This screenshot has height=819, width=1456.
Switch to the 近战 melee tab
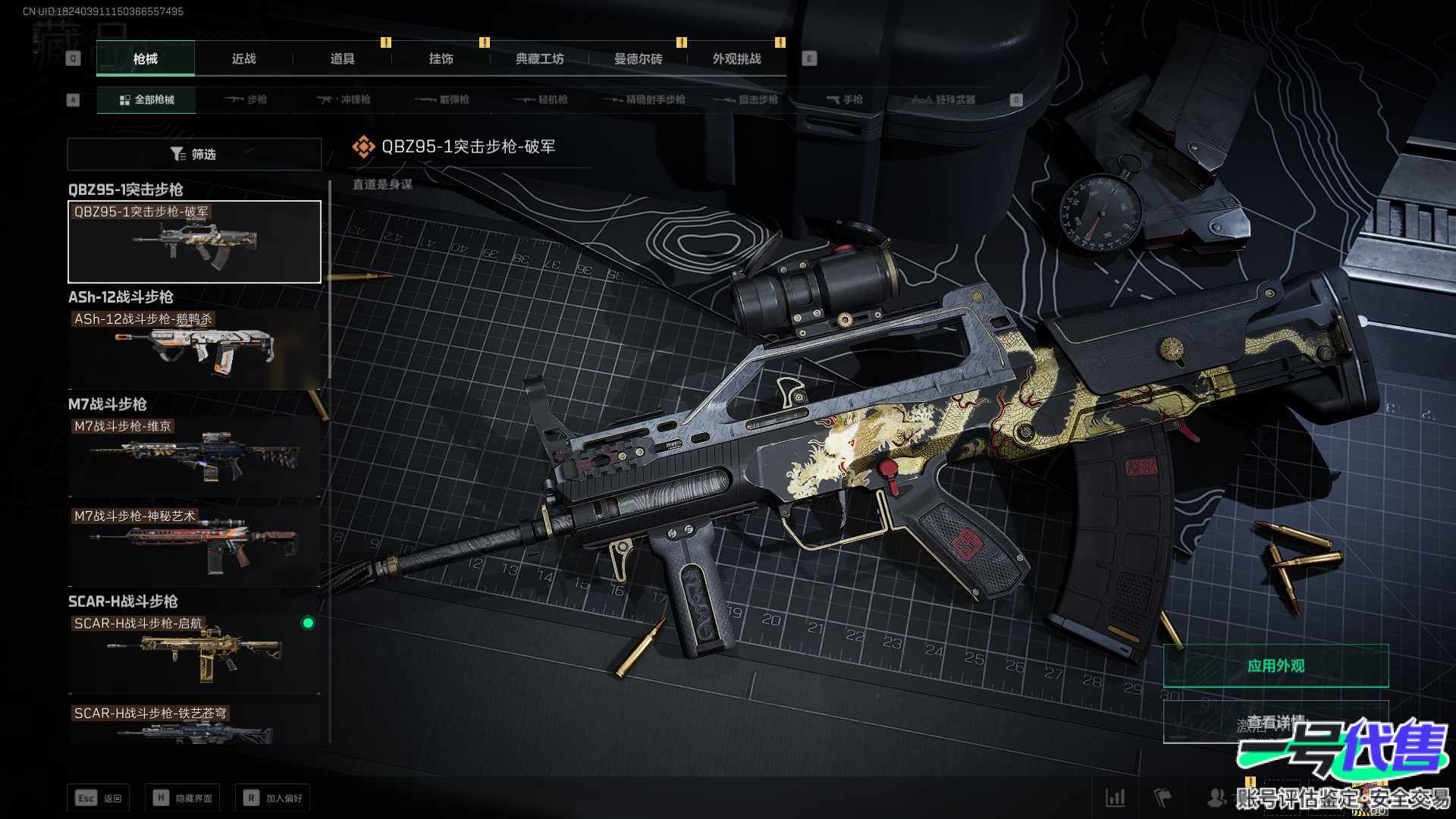[x=243, y=59]
